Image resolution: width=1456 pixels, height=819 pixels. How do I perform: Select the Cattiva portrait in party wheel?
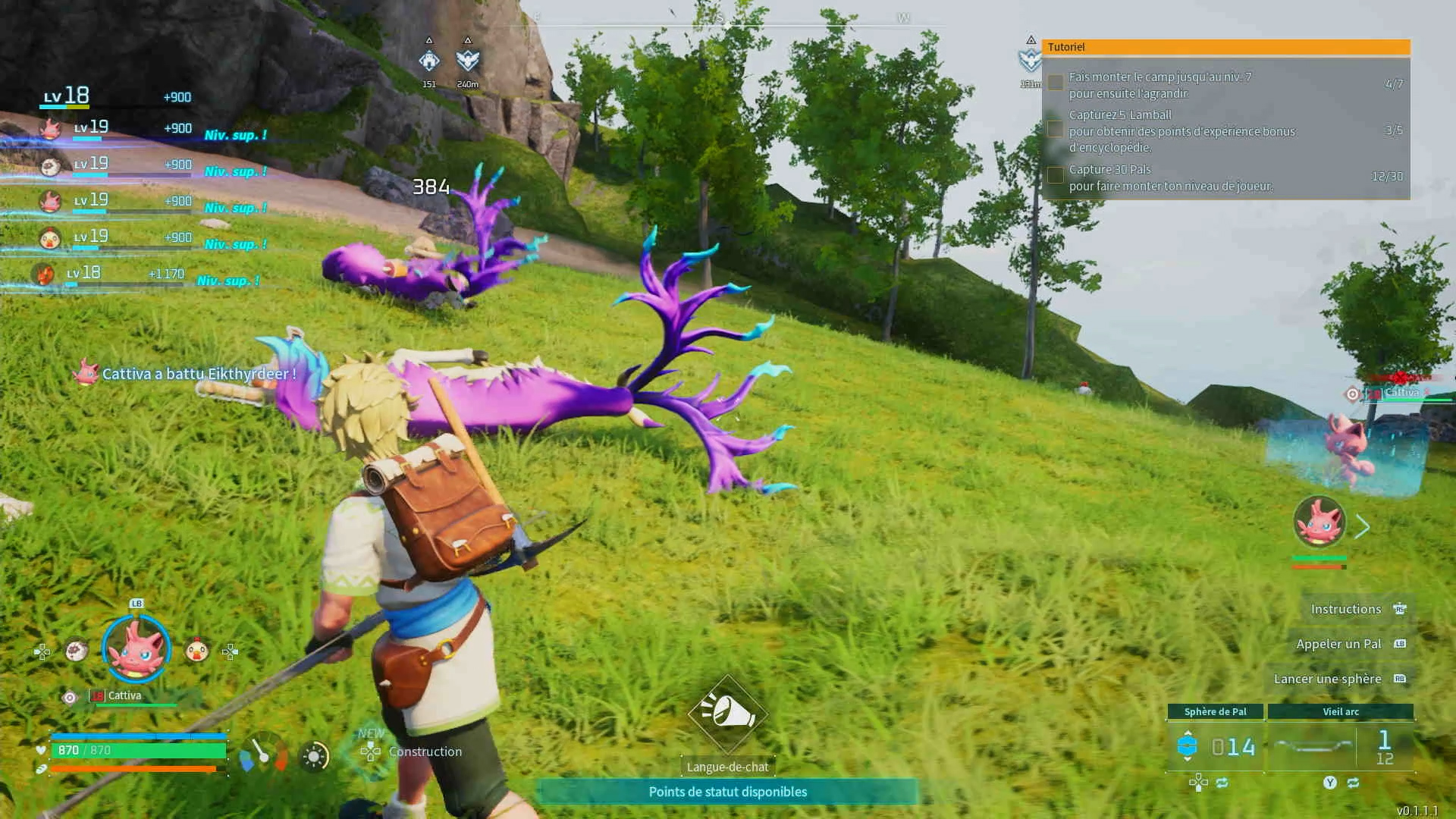tap(136, 649)
